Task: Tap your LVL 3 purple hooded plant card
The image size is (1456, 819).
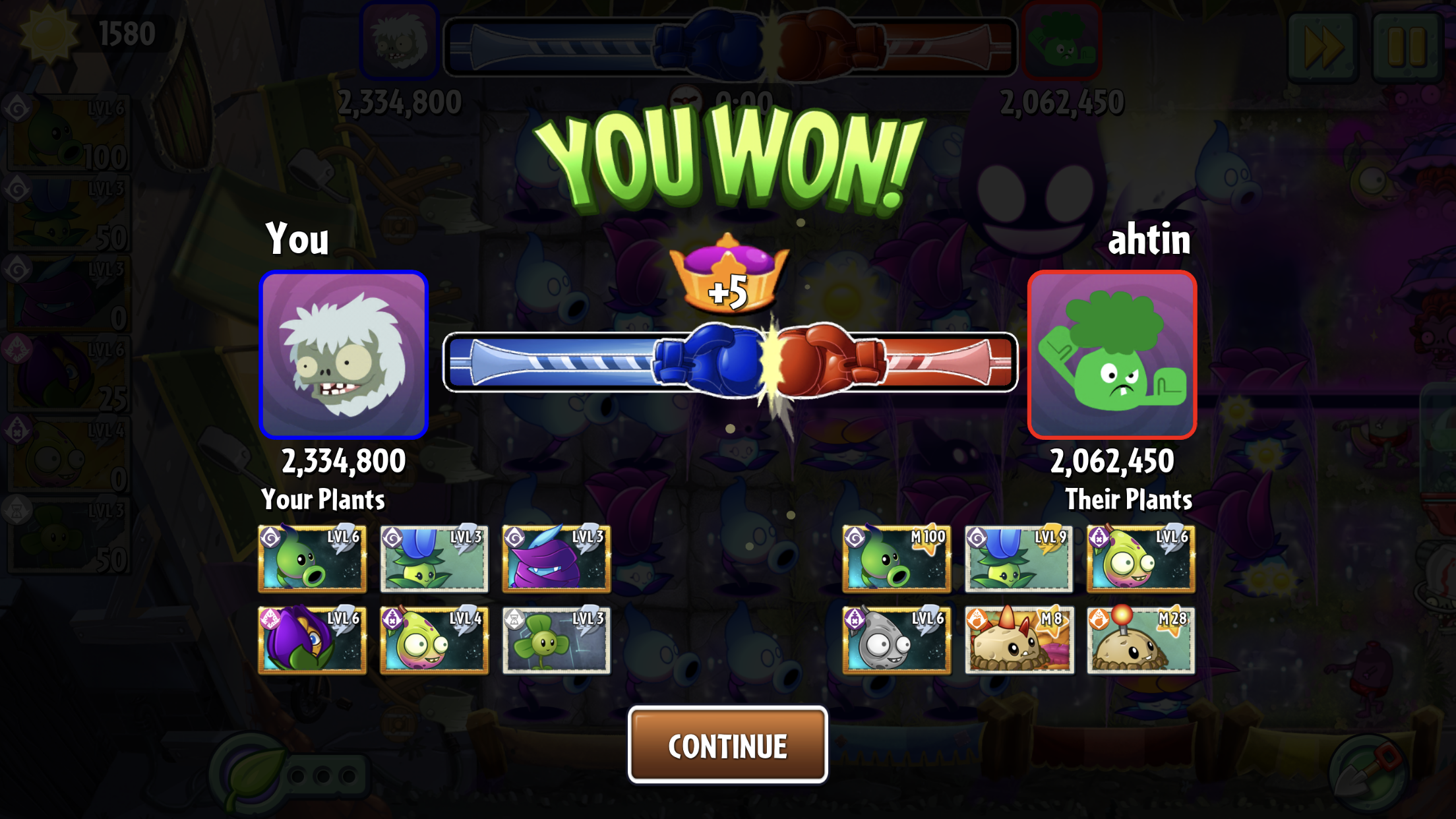Action: [x=556, y=559]
